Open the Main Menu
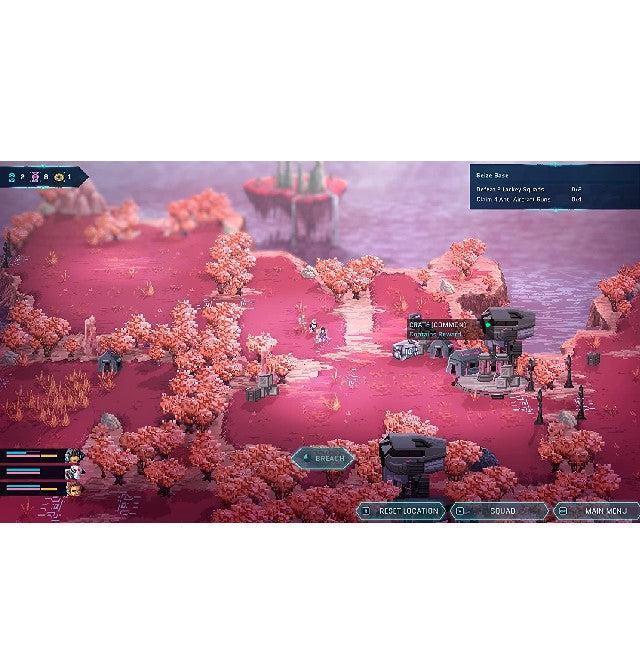This screenshot has width=640, height=656. coord(596,511)
